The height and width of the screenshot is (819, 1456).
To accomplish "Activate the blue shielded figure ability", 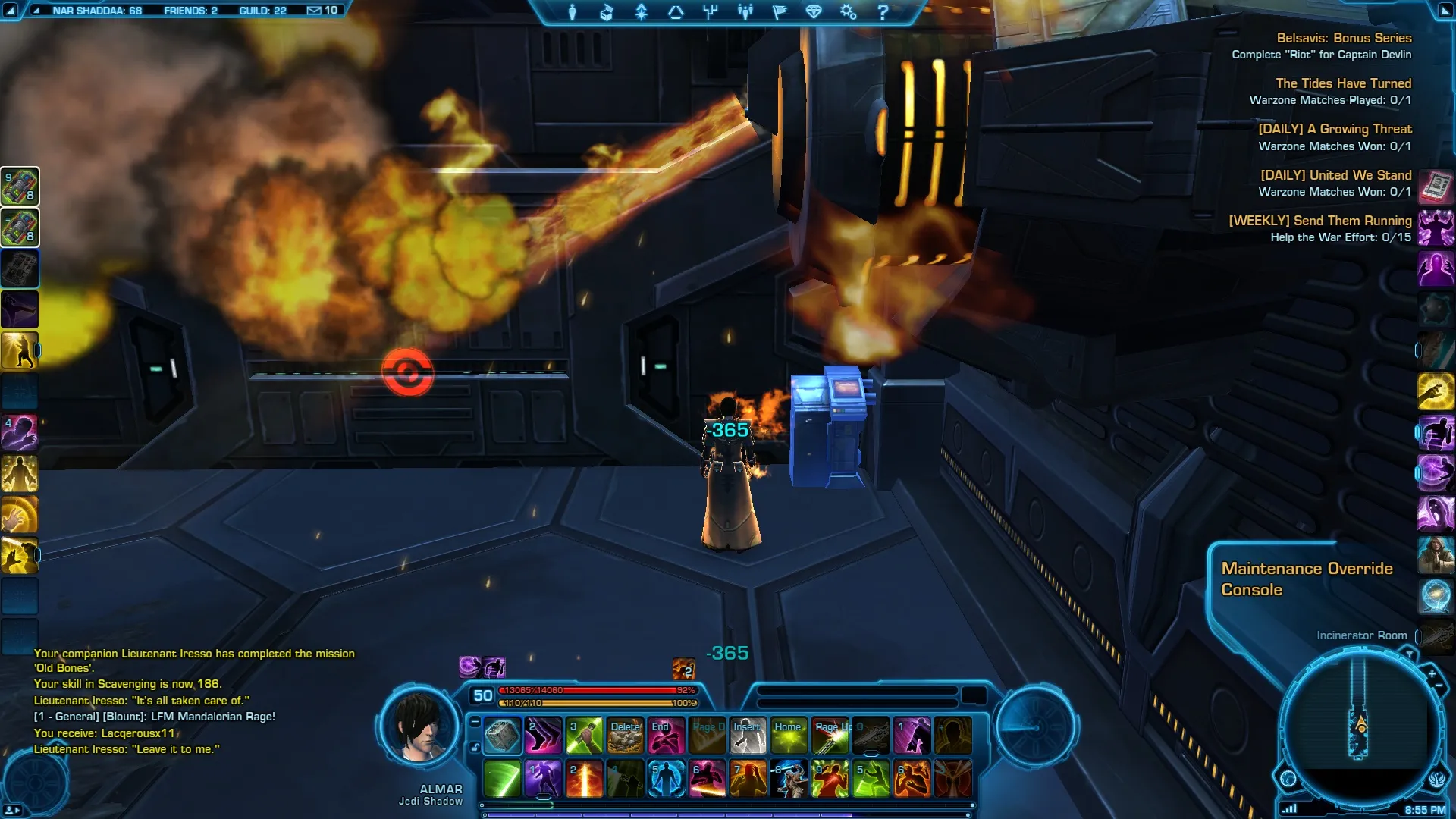I will coord(666,779).
